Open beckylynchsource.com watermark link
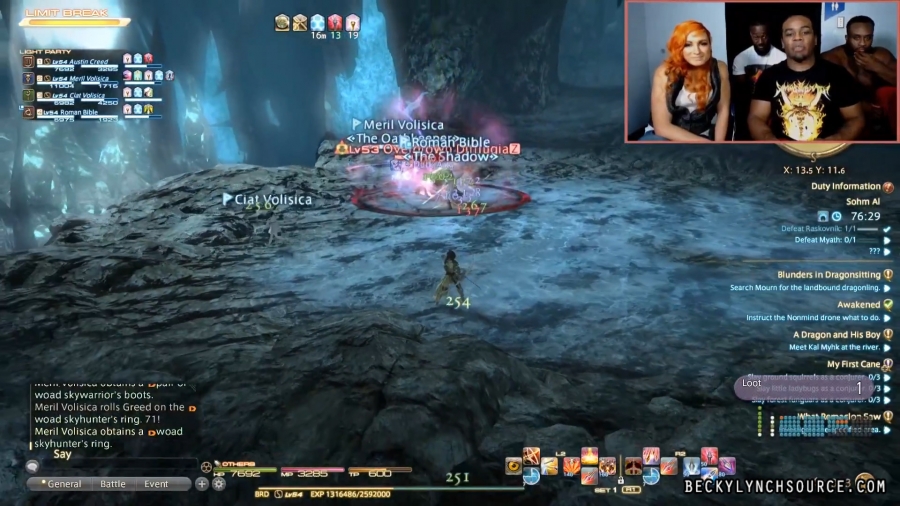The height and width of the screenshot is (506, 900). pos(785,487)
